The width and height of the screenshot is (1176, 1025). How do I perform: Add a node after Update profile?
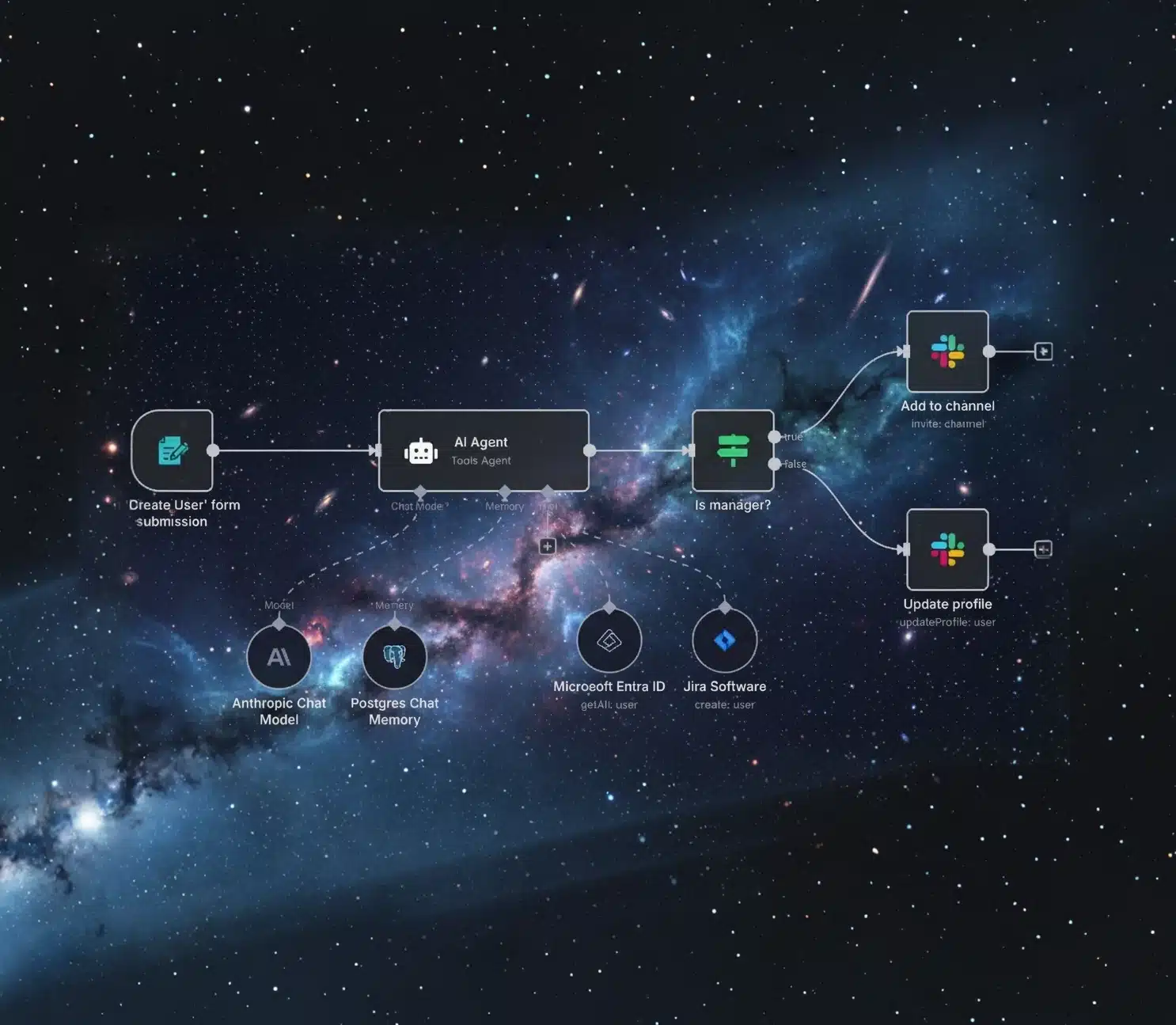1043,549
